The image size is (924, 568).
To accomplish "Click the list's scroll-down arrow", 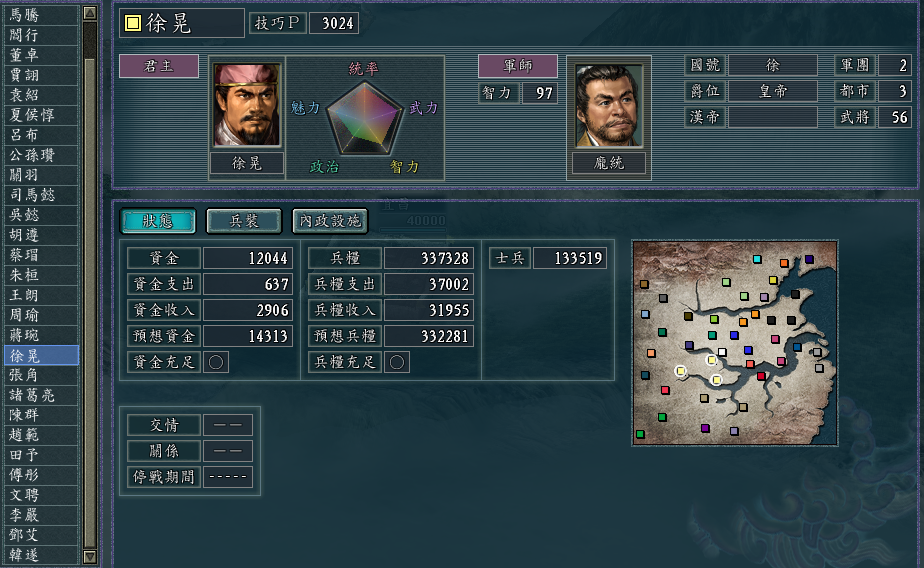I will (90, 556).
